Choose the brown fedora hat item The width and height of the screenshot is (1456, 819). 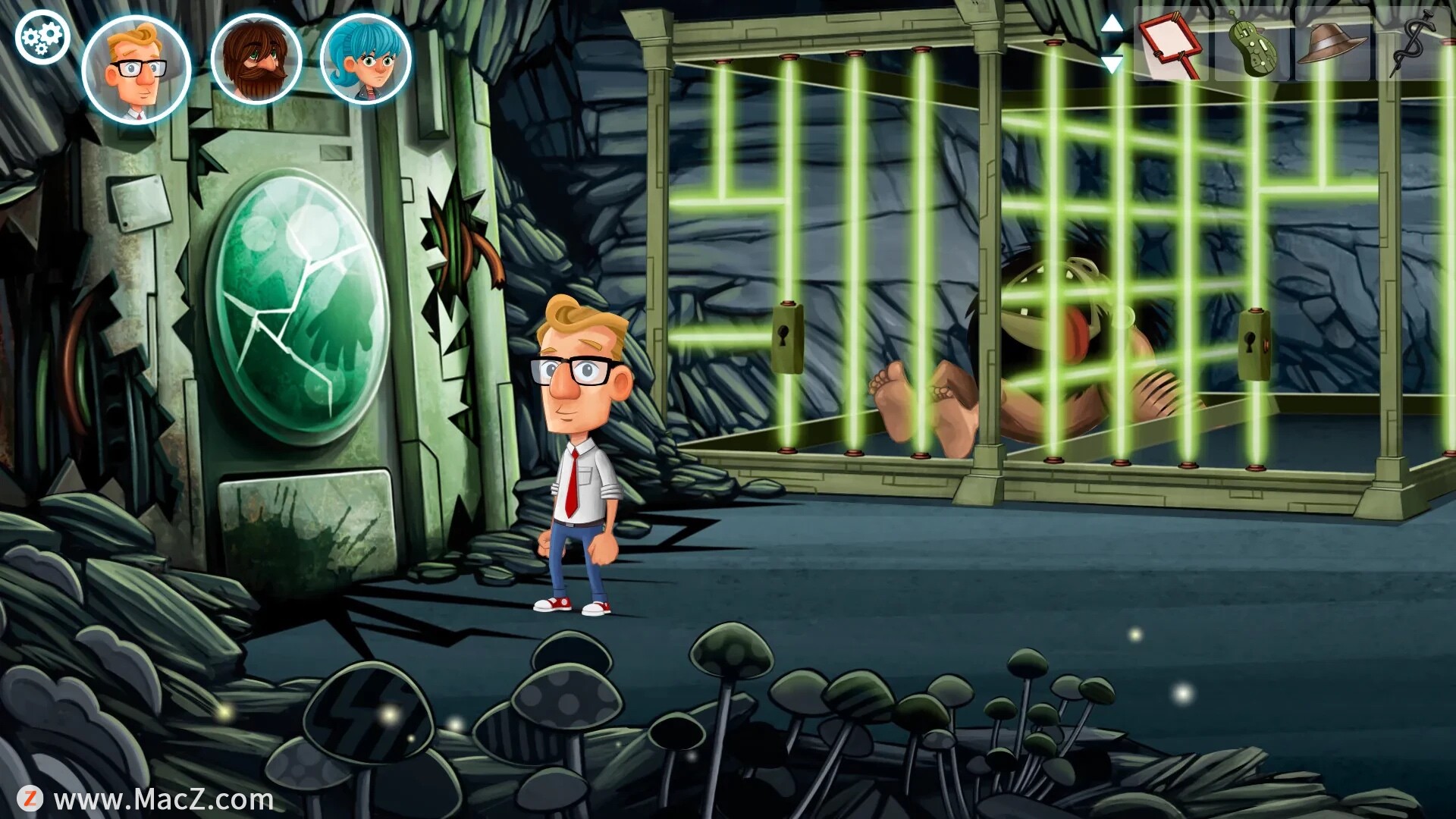[1332, 44]
